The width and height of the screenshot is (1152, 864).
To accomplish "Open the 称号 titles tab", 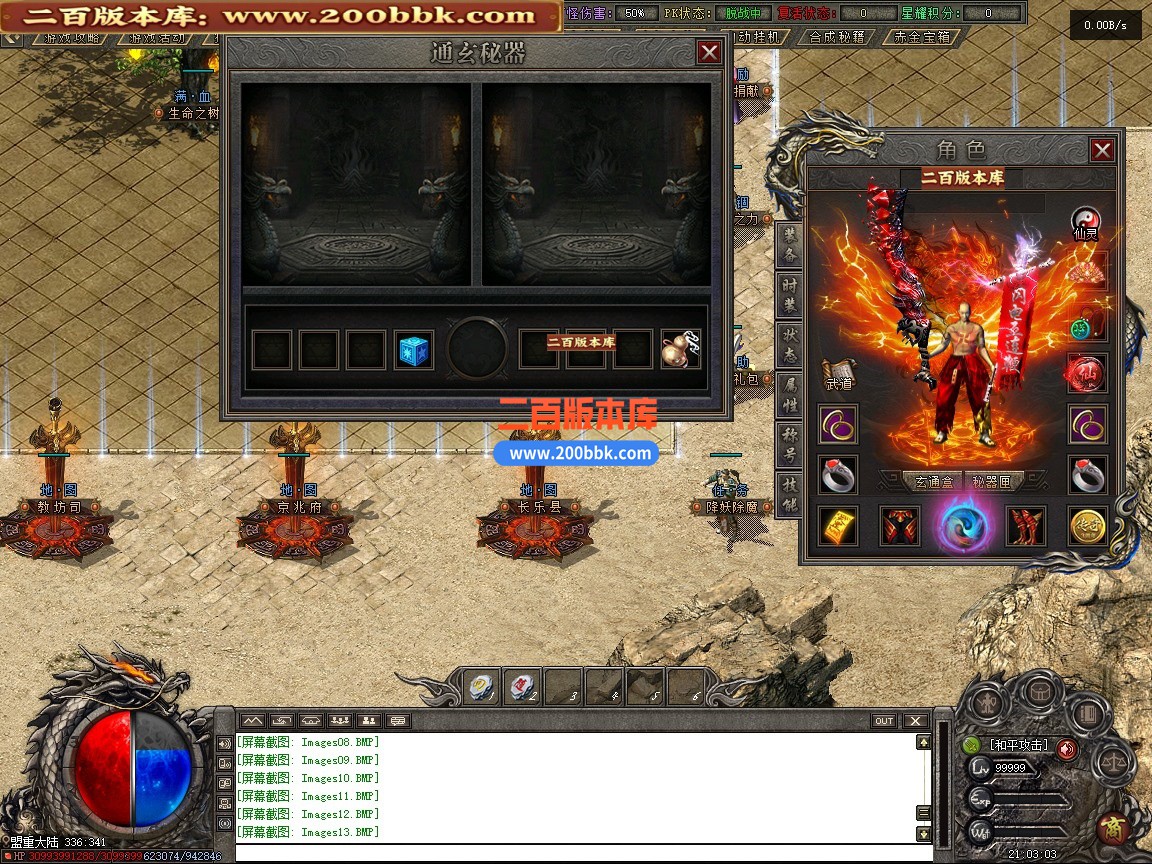I will click(790, 443).
